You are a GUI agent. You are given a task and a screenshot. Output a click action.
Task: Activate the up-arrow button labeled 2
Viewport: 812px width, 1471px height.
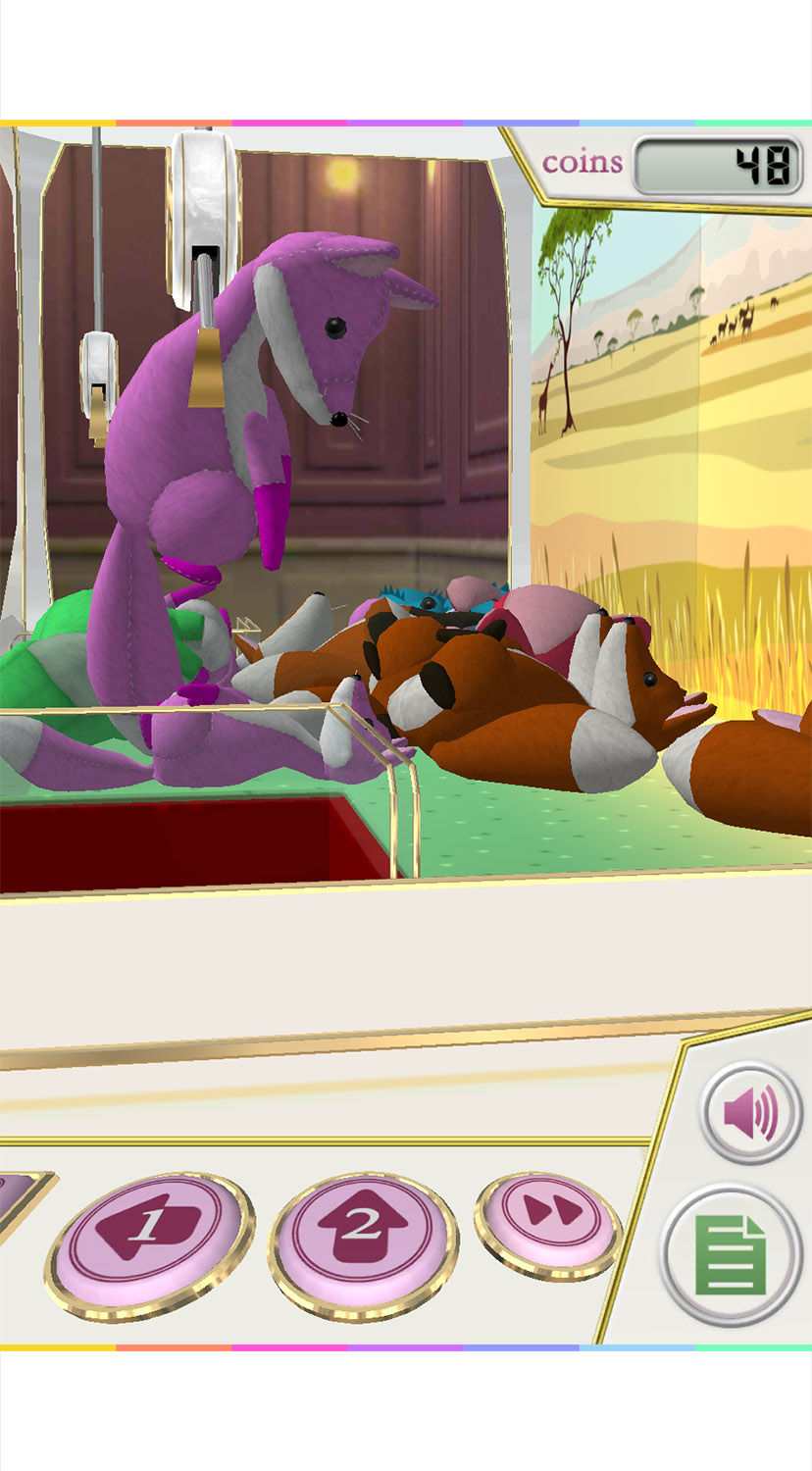(361, 1231)
